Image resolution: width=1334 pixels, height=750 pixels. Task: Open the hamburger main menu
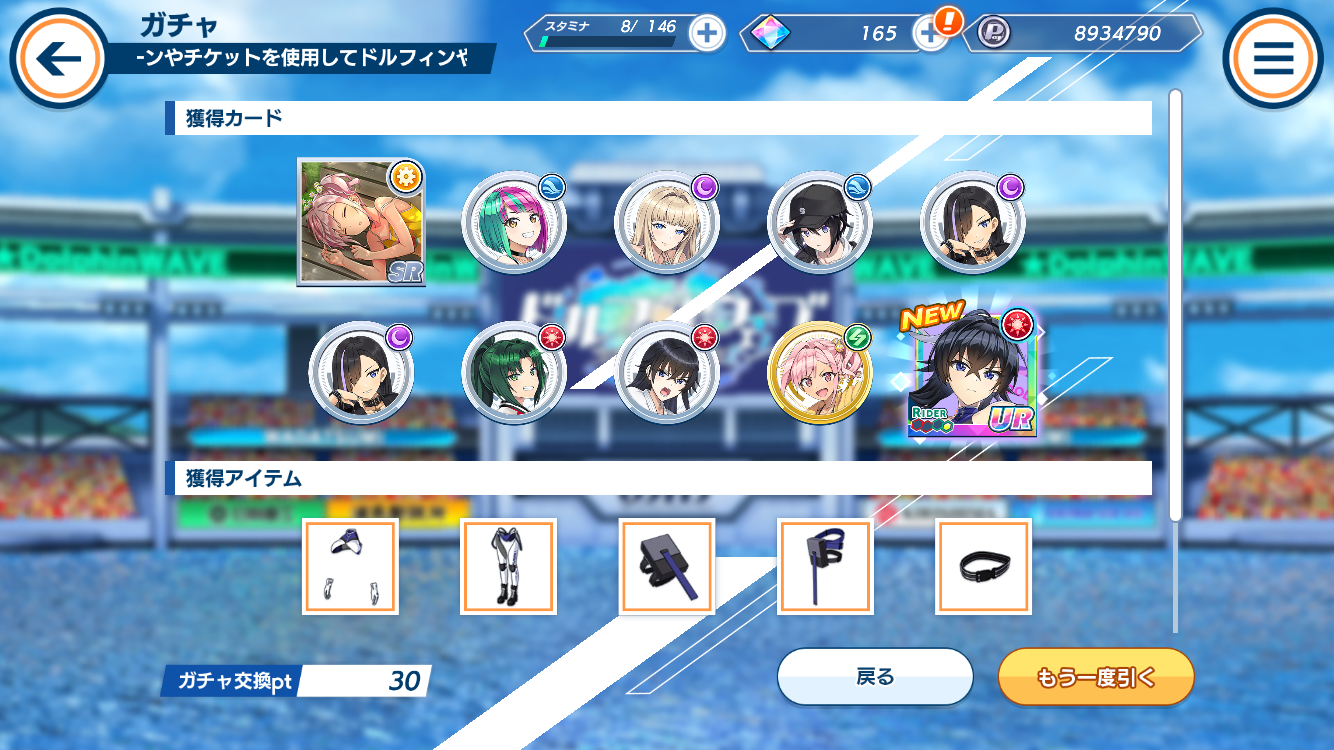coord(1273,58)
